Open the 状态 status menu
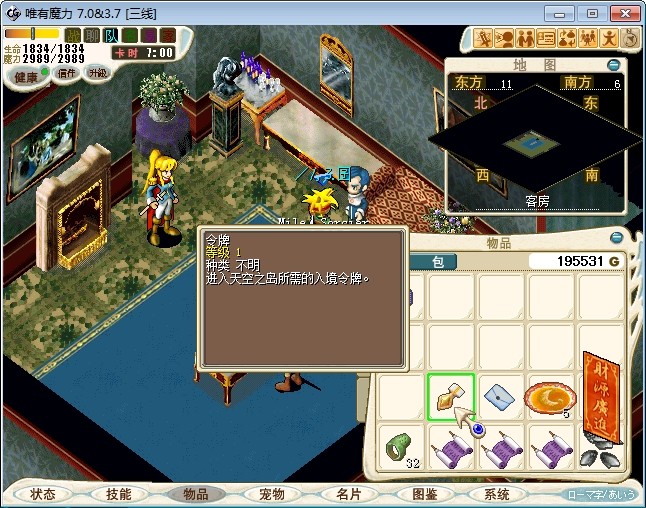The width and height of the screenshot is (646, 508). pyautogui.click(x=42, y=494)
